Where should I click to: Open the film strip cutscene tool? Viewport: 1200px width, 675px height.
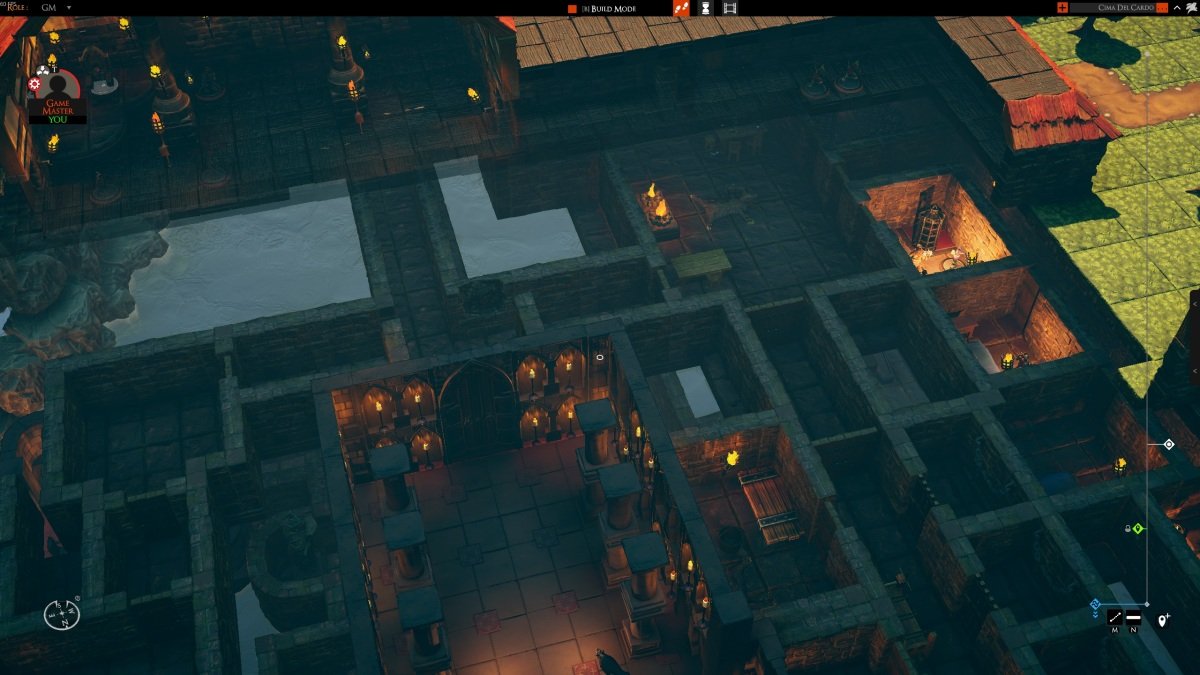730,8
